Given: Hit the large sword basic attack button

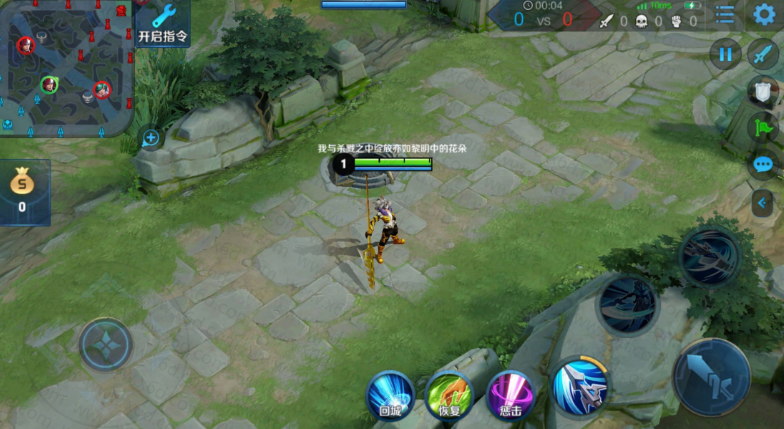Looking at the screenshot, I should (712, 378).
